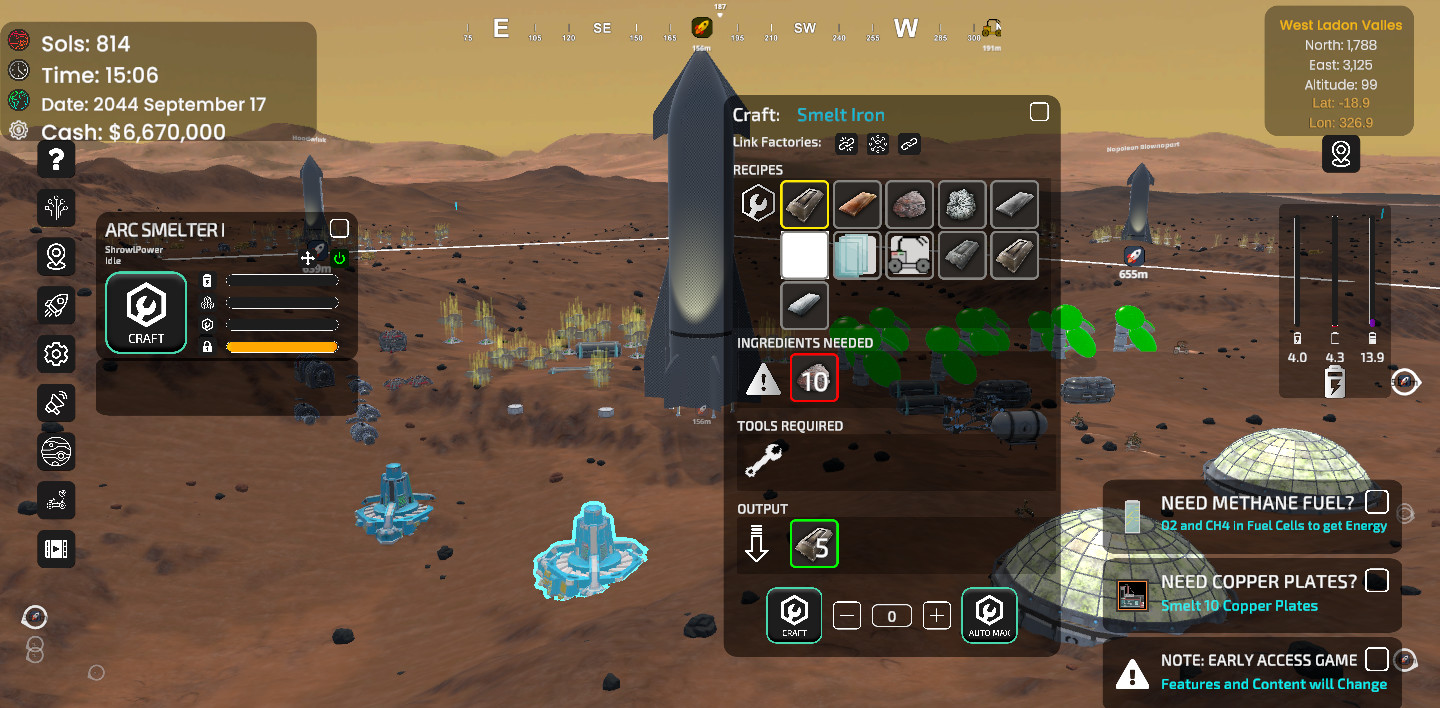Screen dimensions: 1440x708
Task: Open the tech tree branches icon
Action: (56, 207)
